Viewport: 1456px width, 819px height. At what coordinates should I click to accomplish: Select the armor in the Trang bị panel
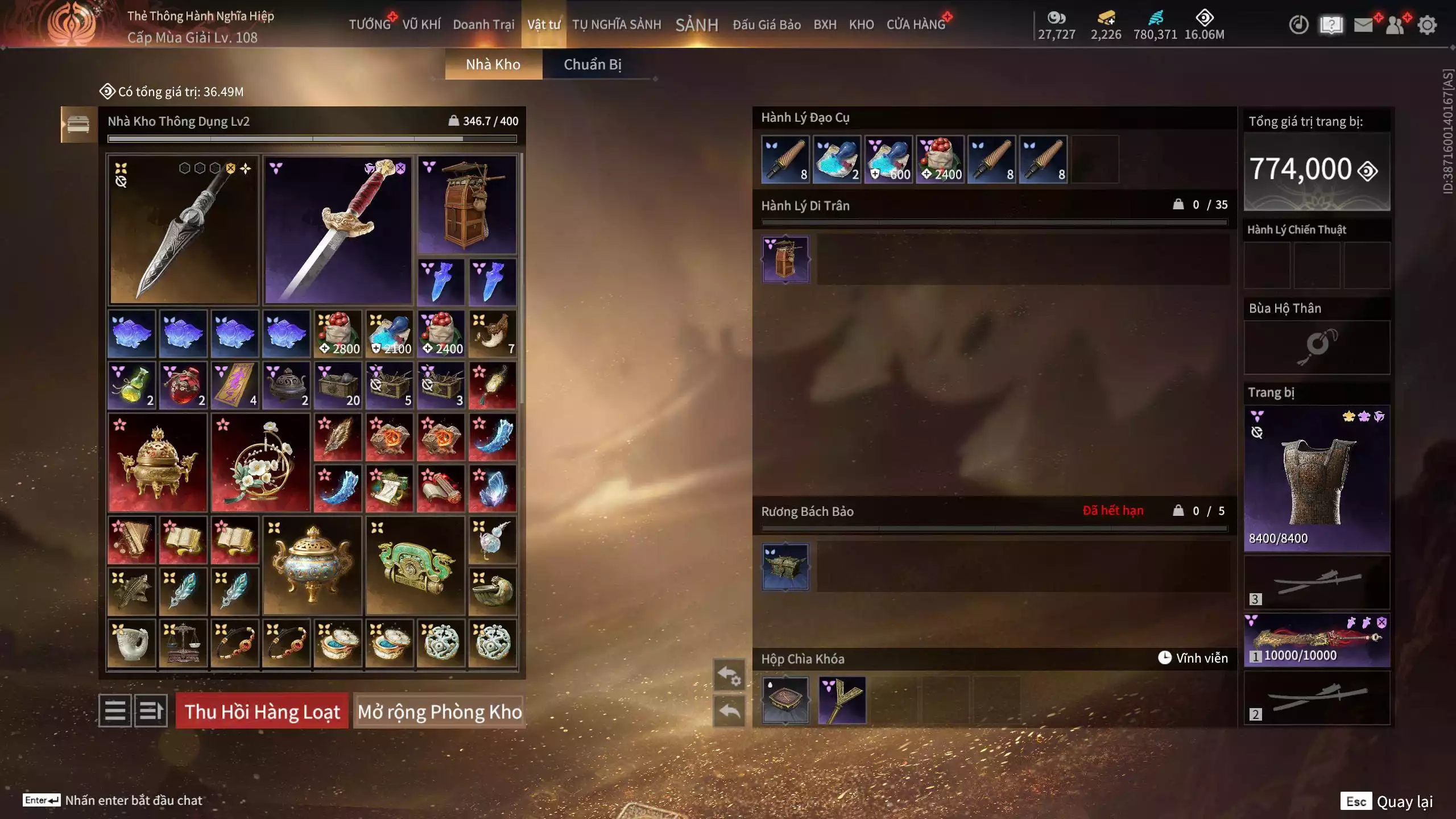(x=1318, y=481)
